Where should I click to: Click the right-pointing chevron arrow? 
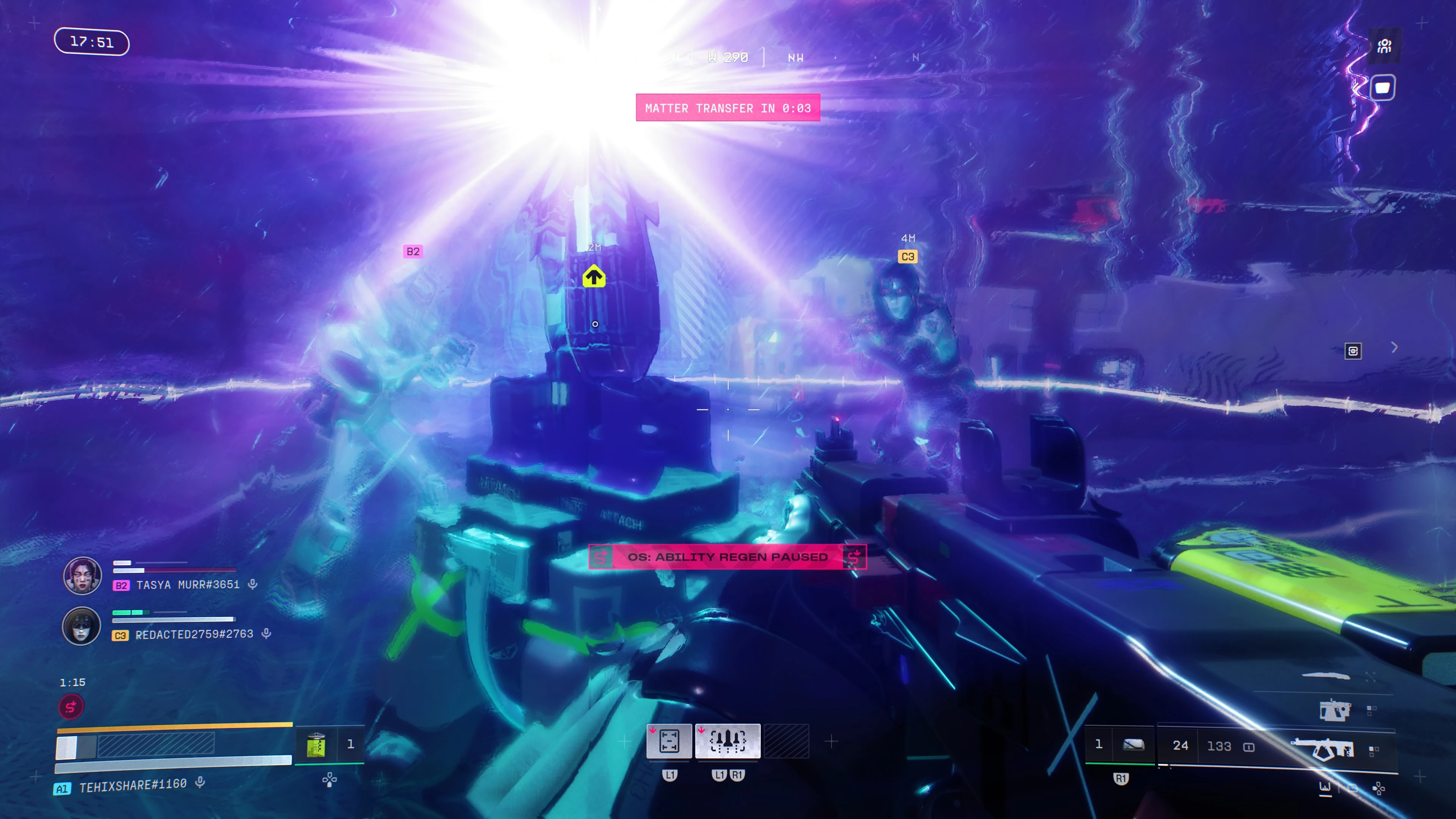pyautogui.click(x=1395, y=347)
